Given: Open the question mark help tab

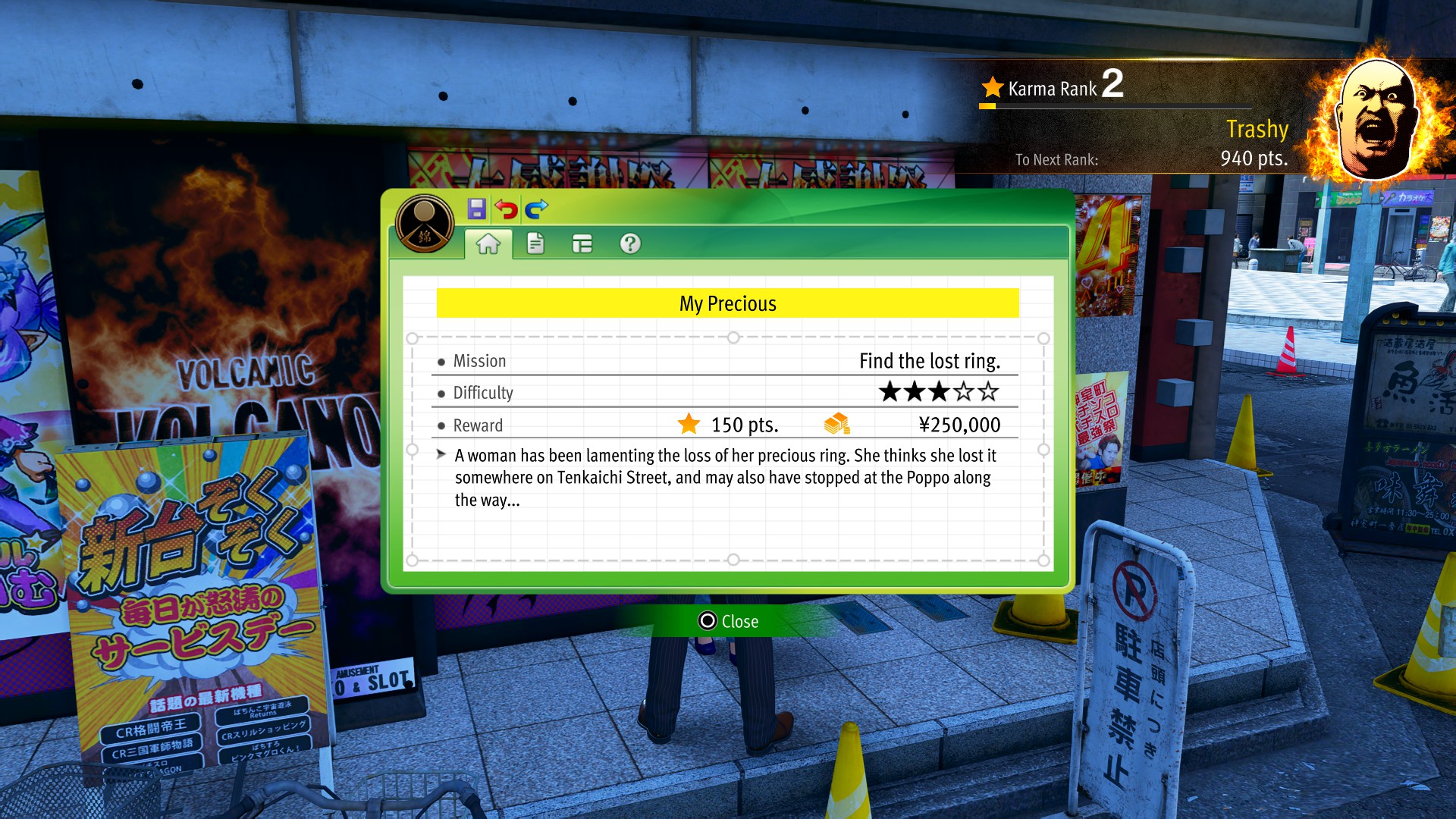Looking at the screenshot, I should click(x=630, y=243).
